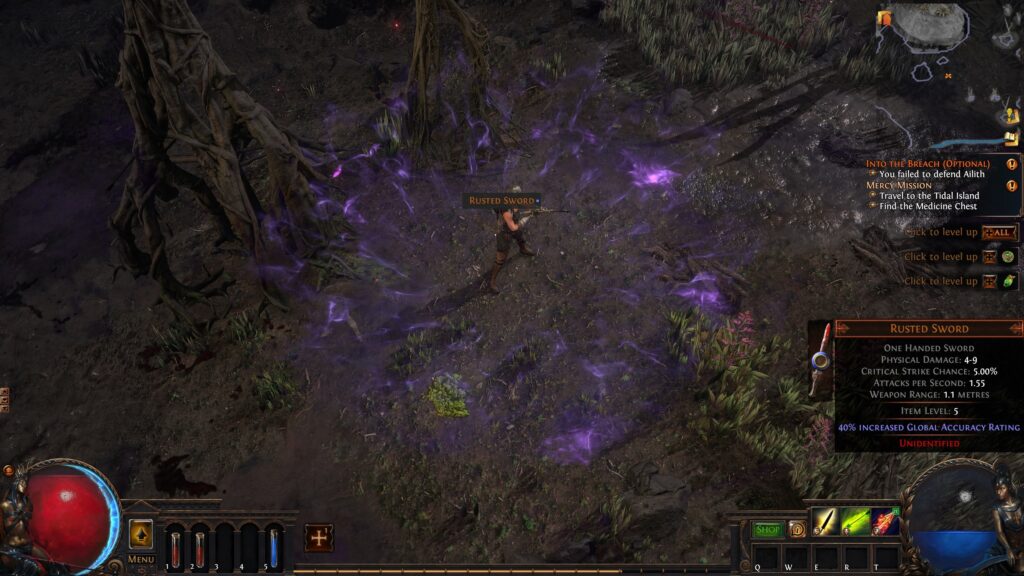
Task: Pick up the Rusted Sword item label
Action: point(502,201)
